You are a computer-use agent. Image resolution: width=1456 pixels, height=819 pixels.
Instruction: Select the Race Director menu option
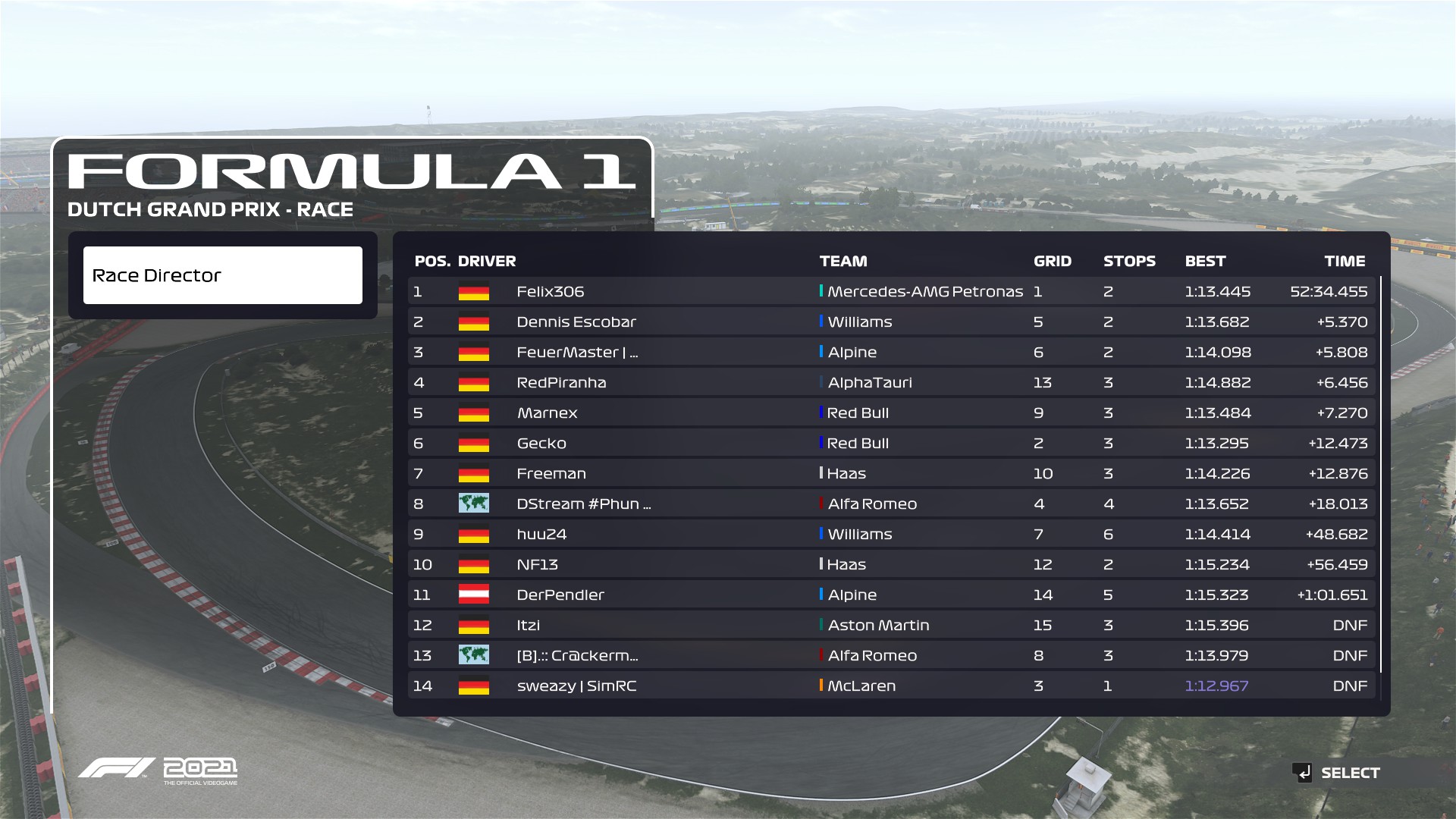[222, 275]
